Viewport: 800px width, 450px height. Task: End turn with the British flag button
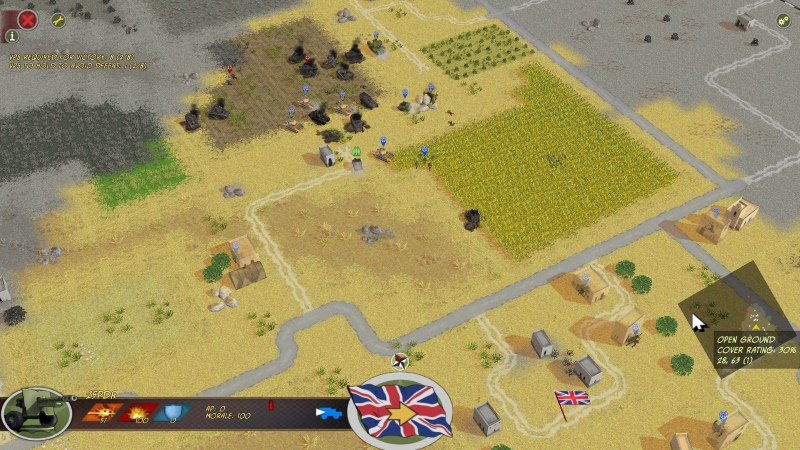400,410
